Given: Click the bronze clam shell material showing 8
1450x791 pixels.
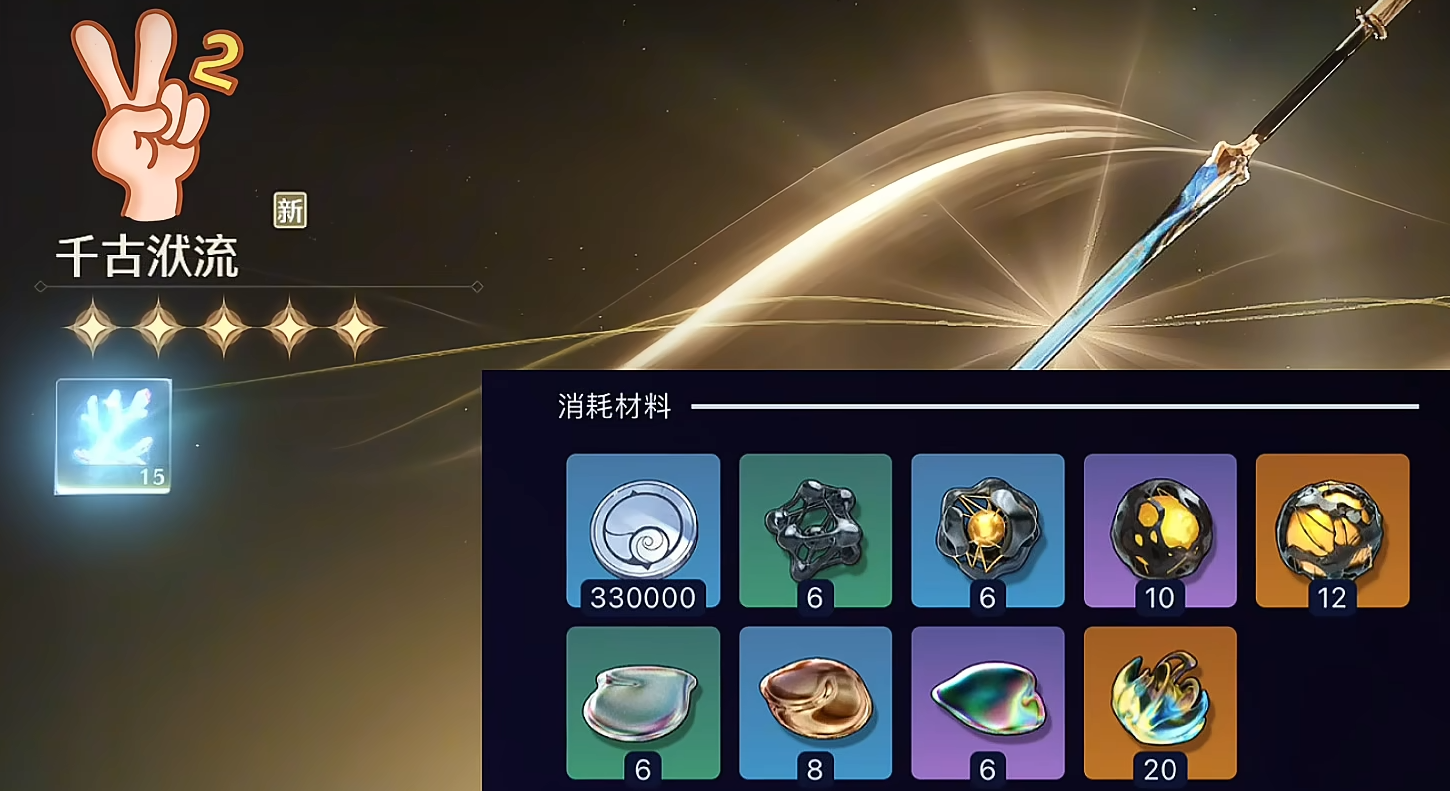Looking at the screenshot, I should 816,700.
